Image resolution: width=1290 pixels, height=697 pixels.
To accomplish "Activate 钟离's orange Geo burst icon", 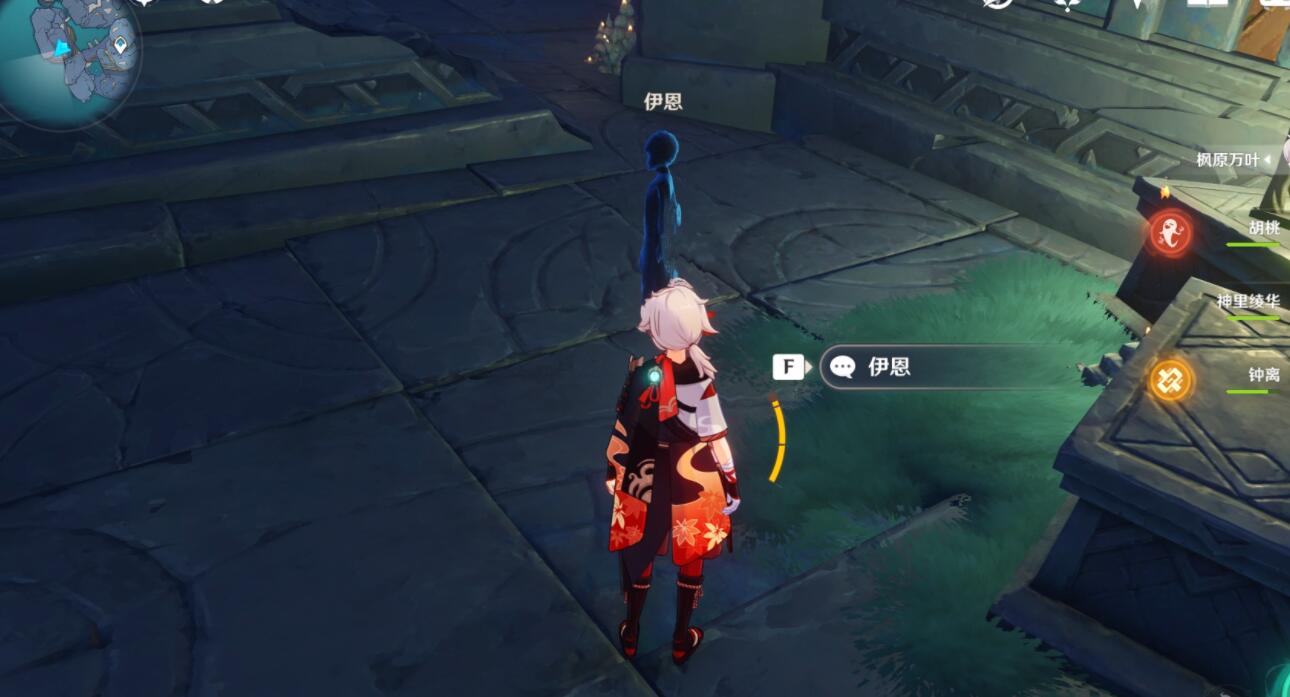I will point(1168,380).
